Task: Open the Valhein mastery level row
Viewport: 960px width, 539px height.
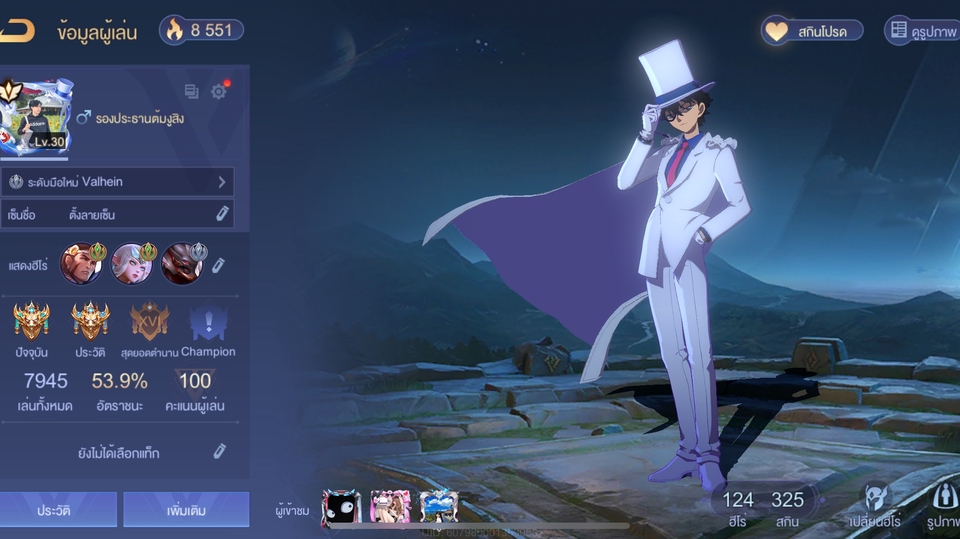Action: [x=120, y=182]
